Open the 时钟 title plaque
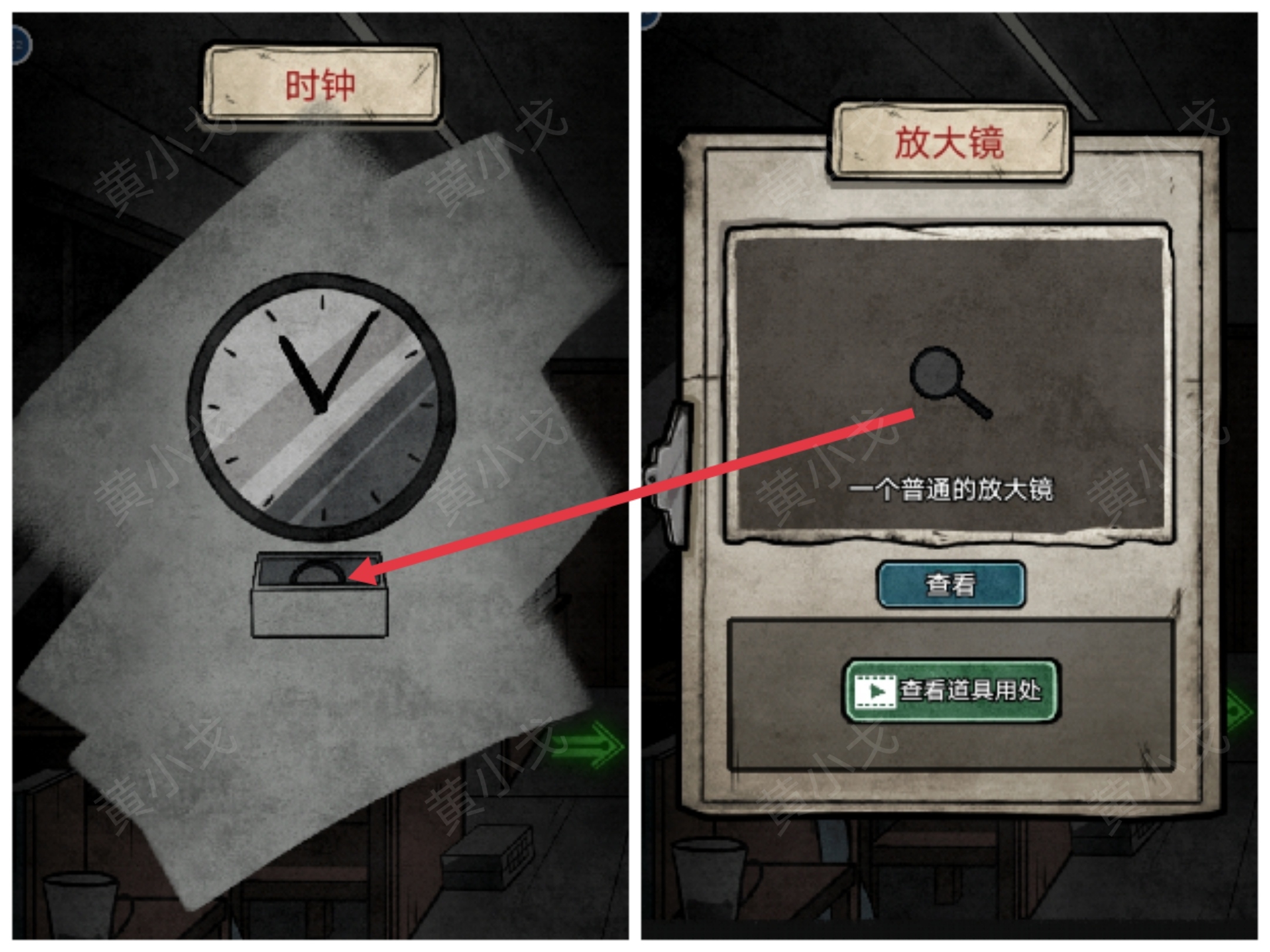Screen dimensions: 1270x952 tap(322, 84)
